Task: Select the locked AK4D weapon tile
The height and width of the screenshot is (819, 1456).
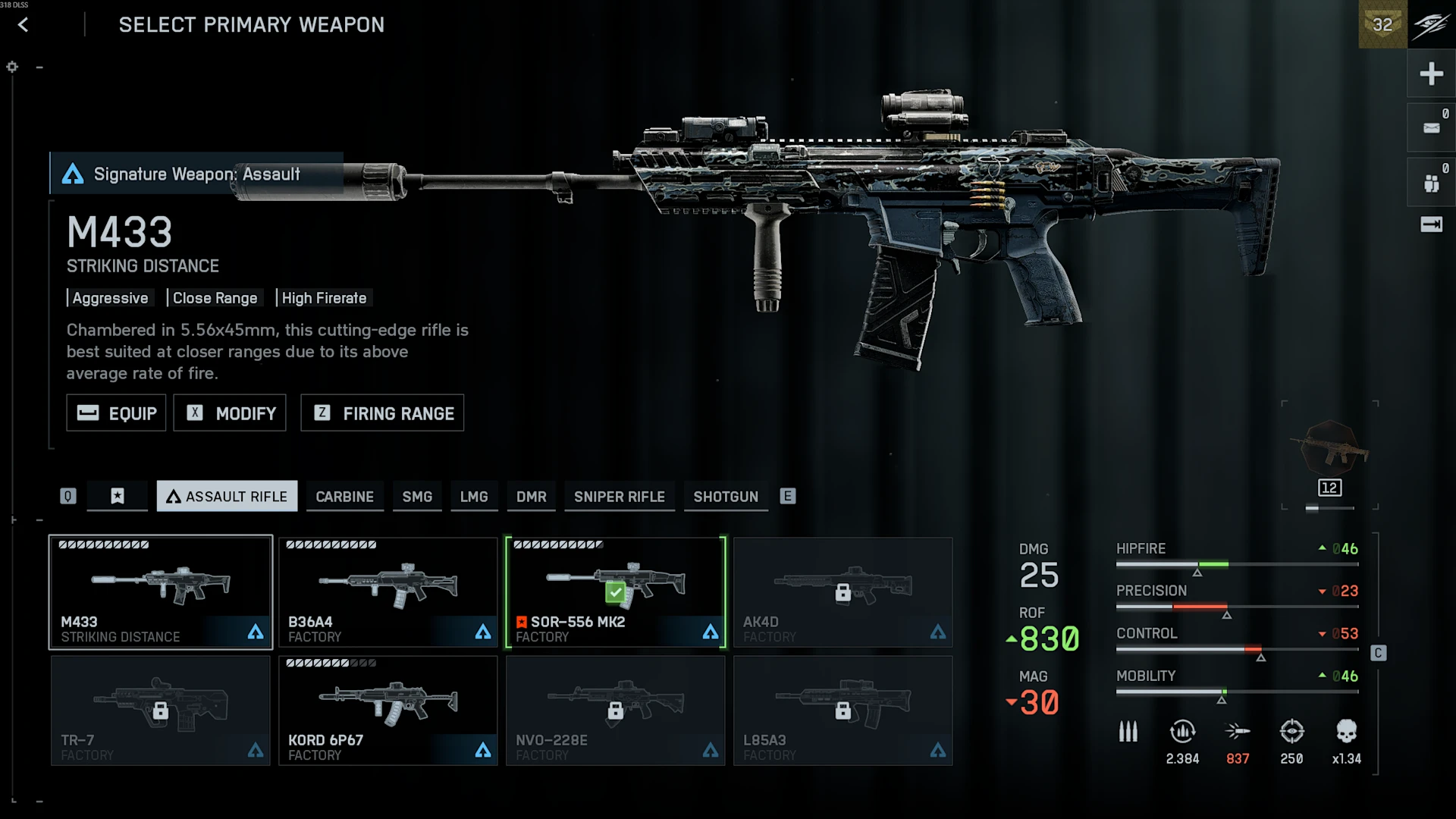Action: click(843, 592)
